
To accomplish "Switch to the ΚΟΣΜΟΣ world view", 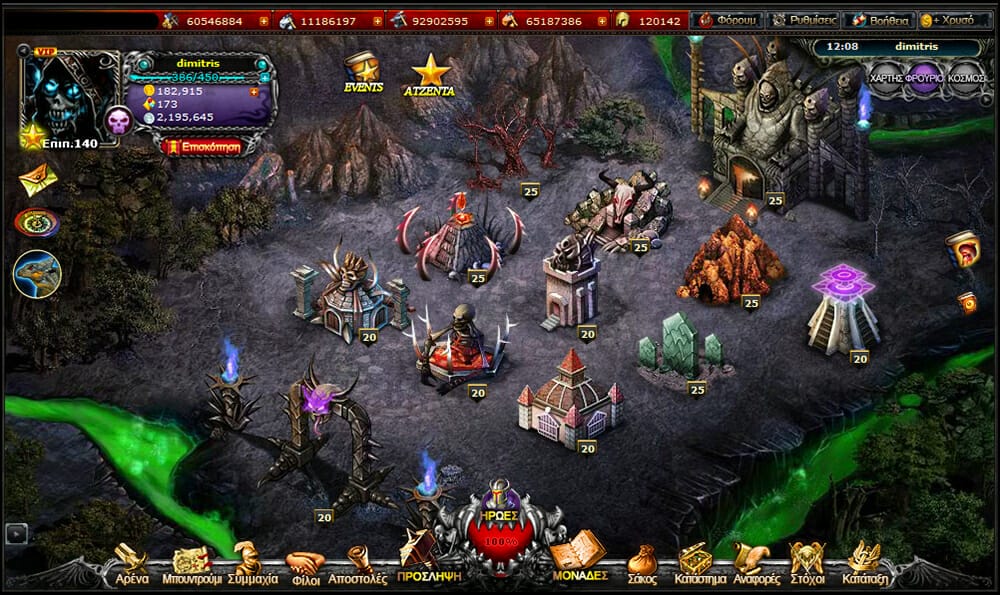I will (x=966, y=77).
